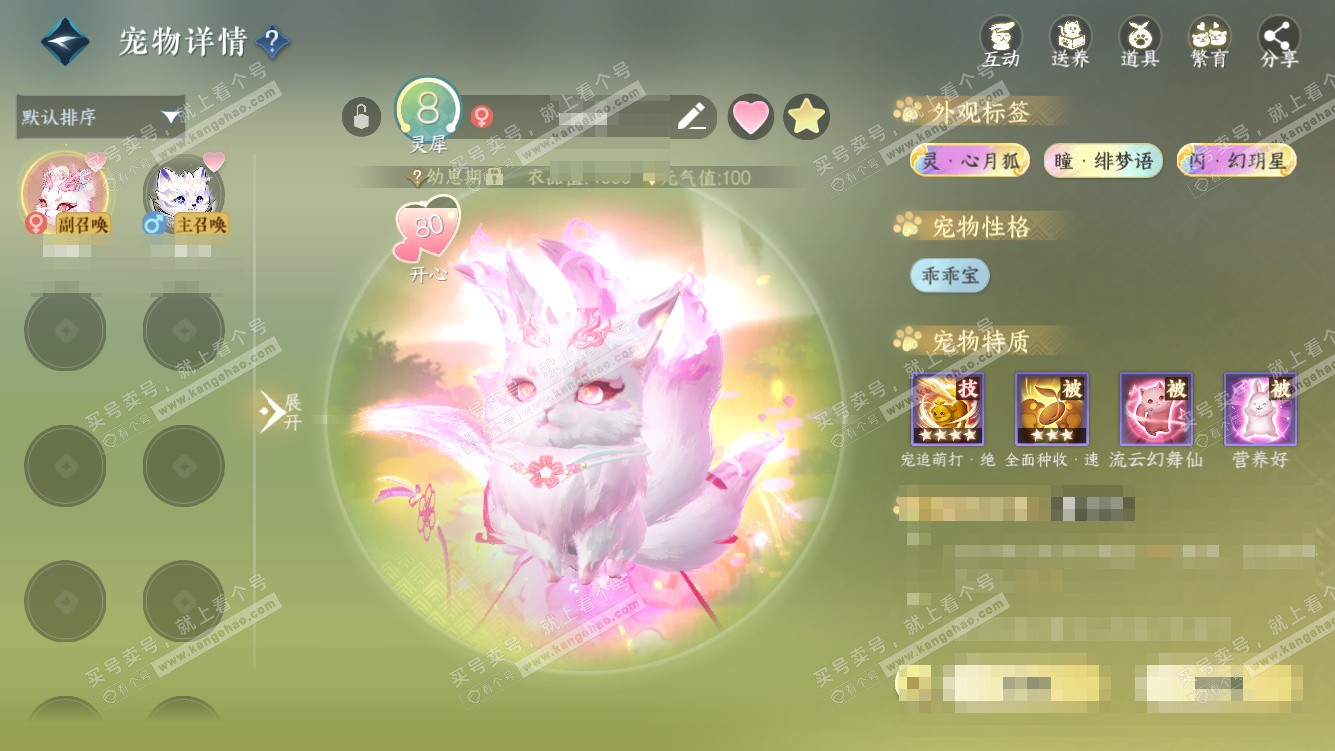Edit the pet name with pencil icon
Viewport: 1335px width, 751px height.
point(691,117)
